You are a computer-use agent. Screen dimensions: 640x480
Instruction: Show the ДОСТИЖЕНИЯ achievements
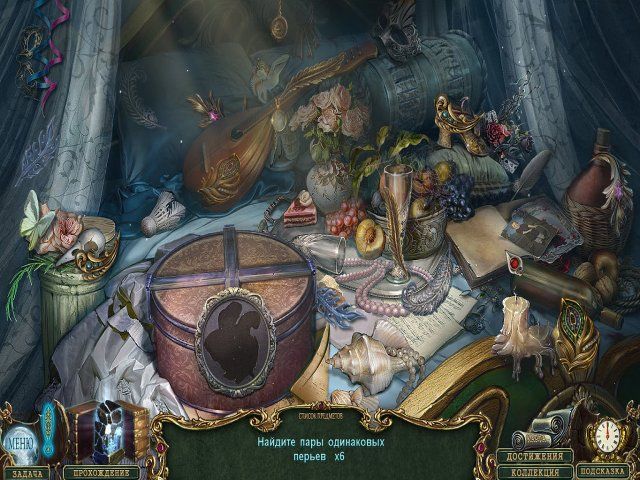tap(534, 456)
